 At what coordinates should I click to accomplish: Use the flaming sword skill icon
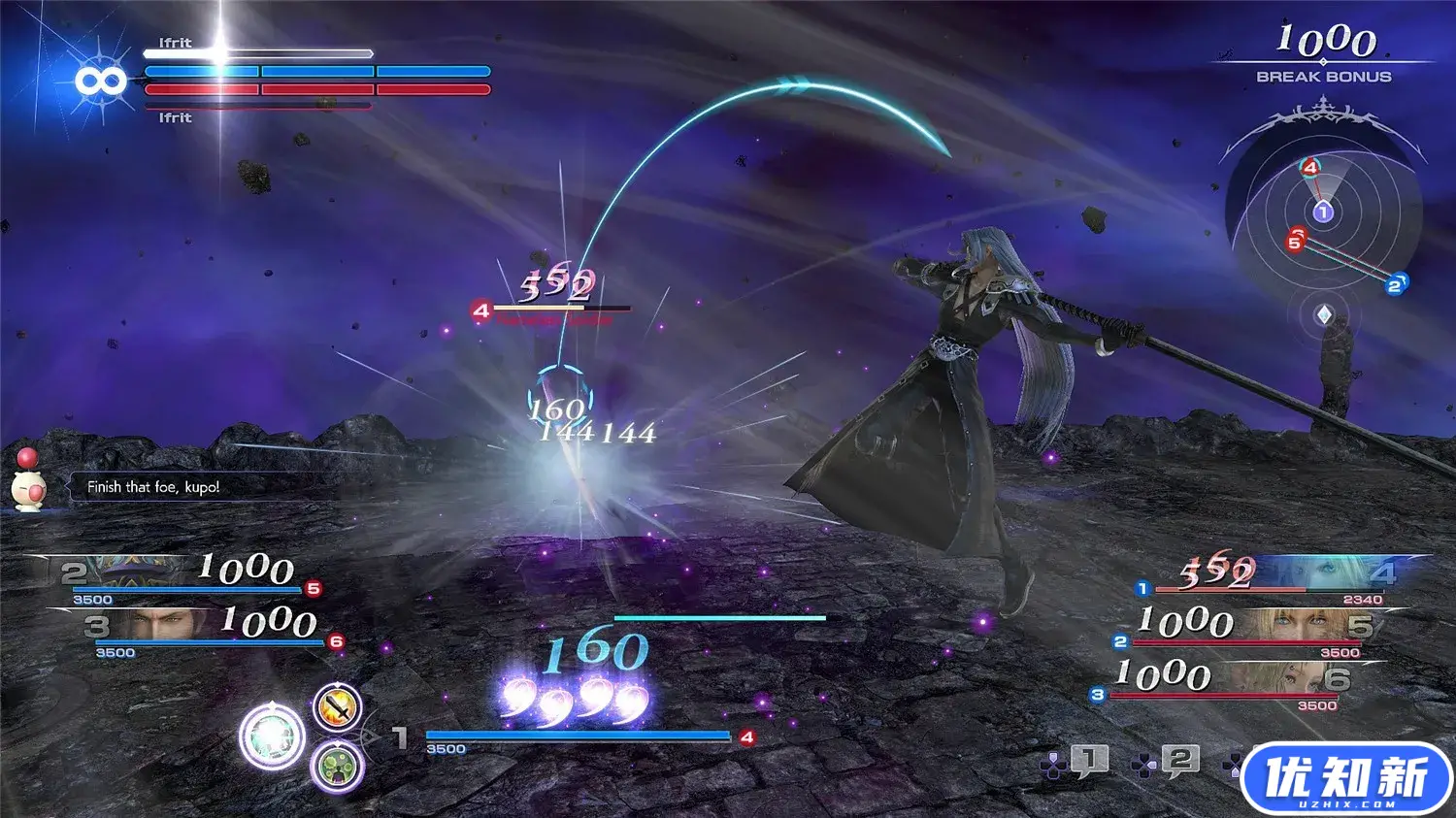pyautogui.click(x=338, y=706)
